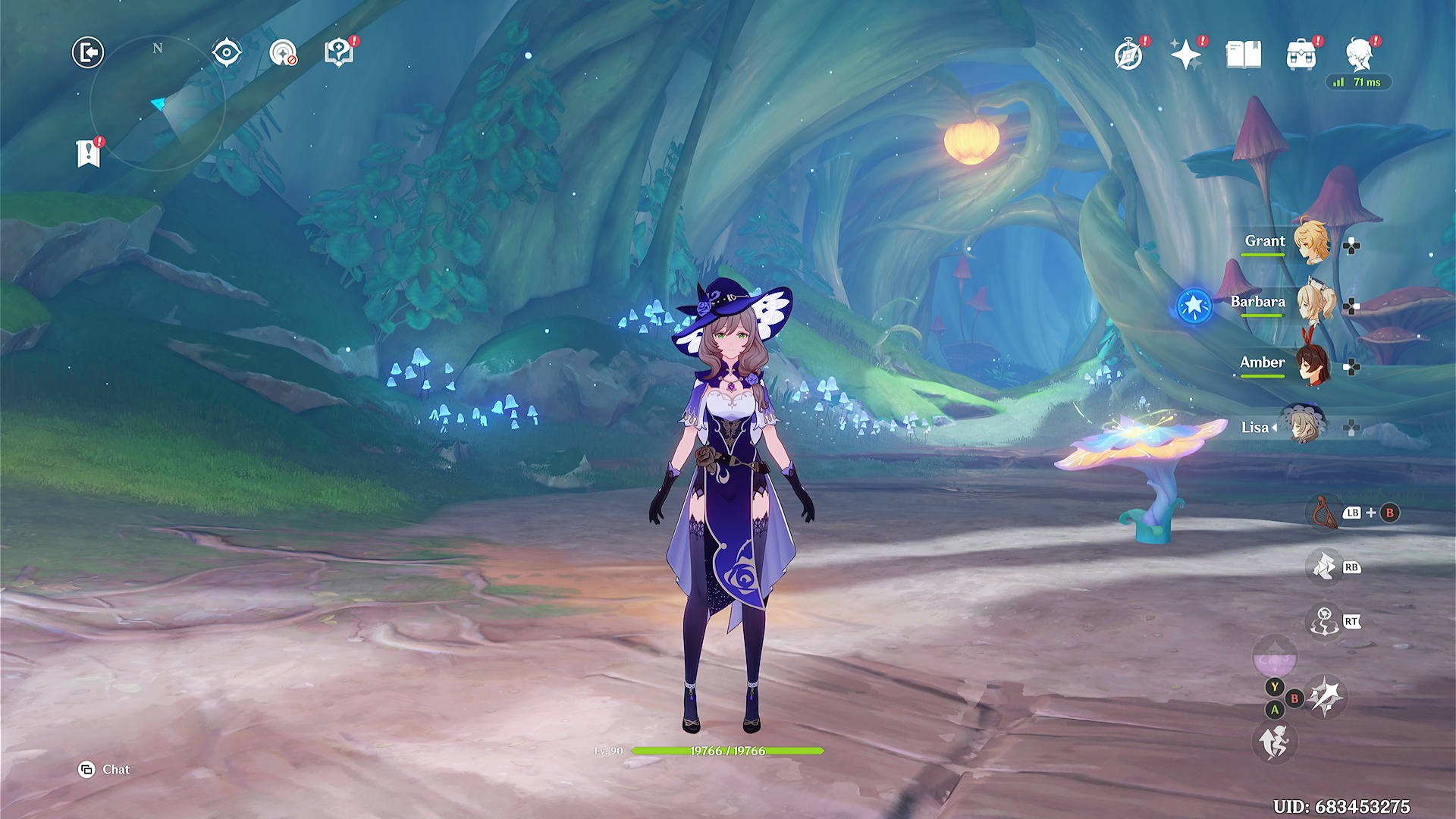Open the quest banner with exclamation mark

(89, 153)
